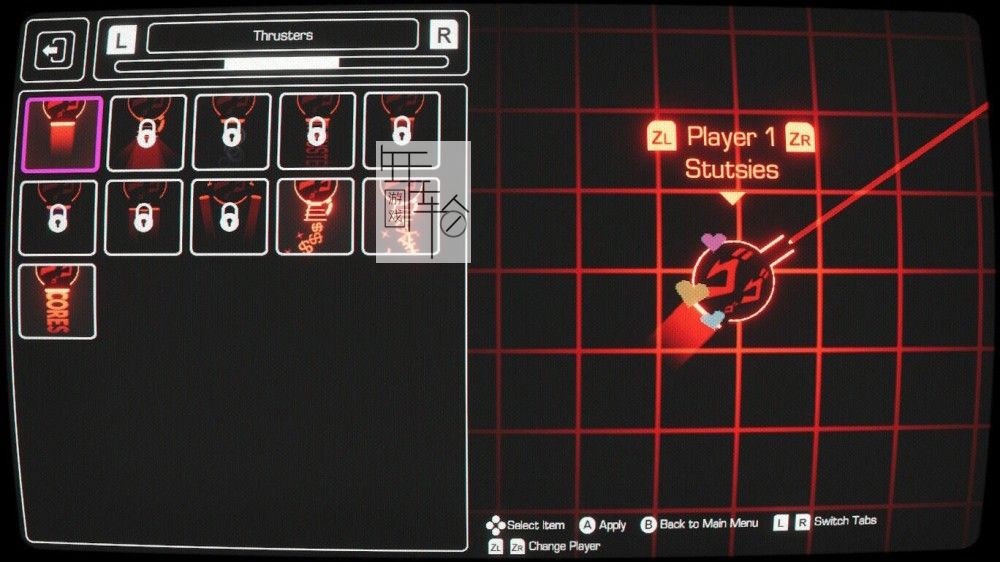This screenshot has width=1000, height=562.
Task: Choose the highlighted plain red beam thruster
Action: pyautogui.click(x=62, y=134)
